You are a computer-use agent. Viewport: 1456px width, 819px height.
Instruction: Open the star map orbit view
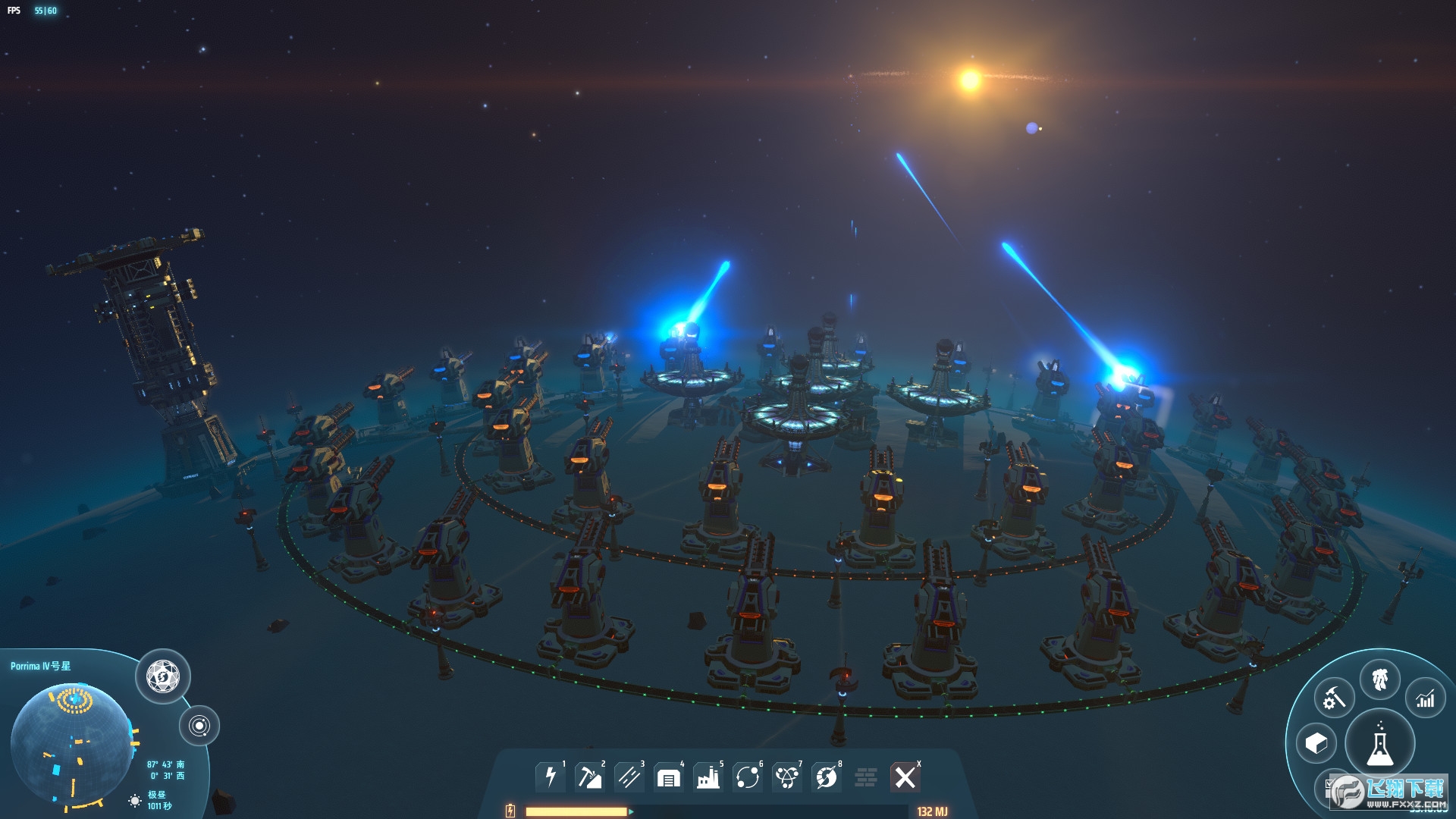click(199, 726)
